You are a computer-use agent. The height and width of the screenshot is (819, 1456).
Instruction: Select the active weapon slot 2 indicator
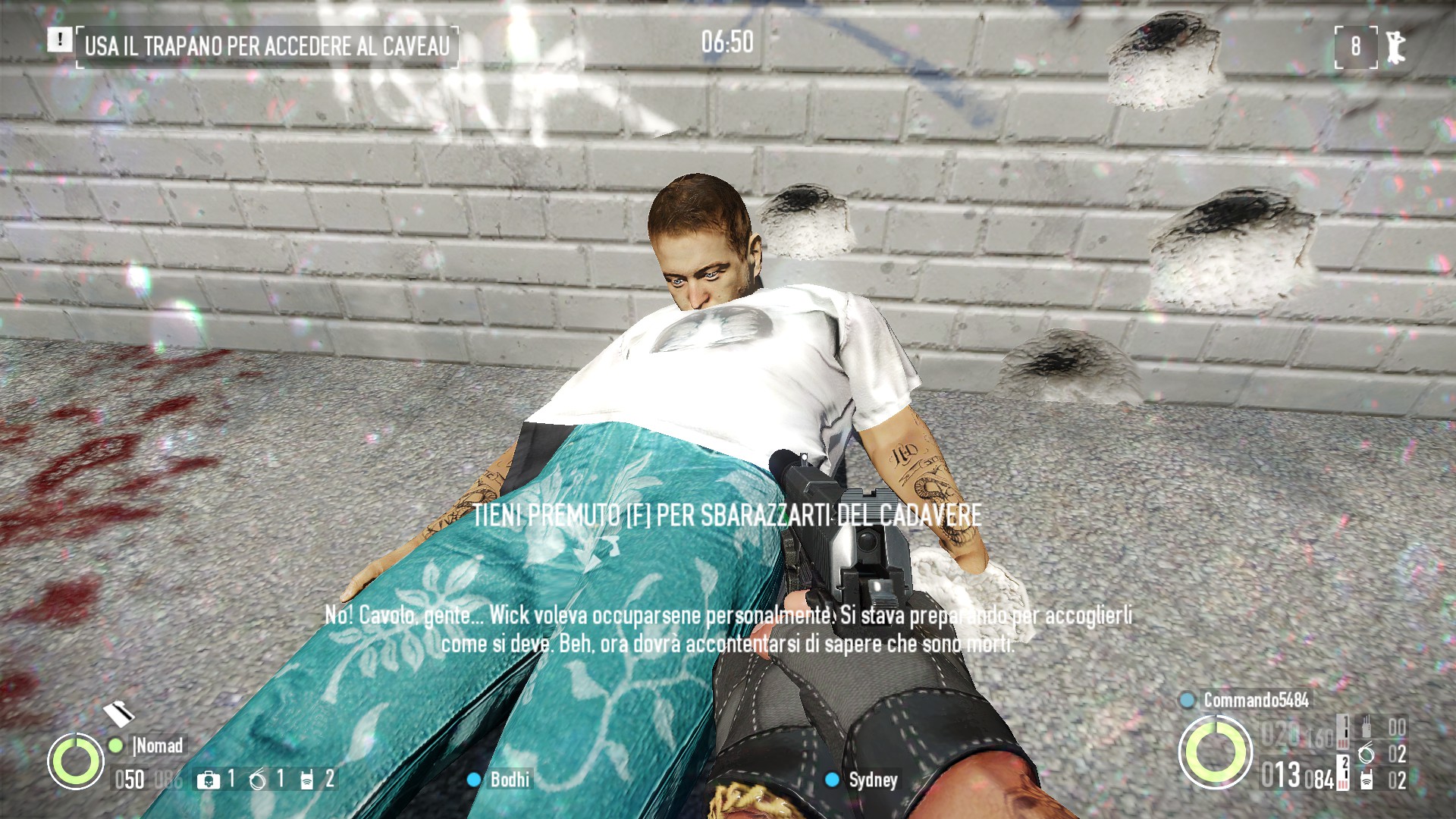coord(1344,771)
